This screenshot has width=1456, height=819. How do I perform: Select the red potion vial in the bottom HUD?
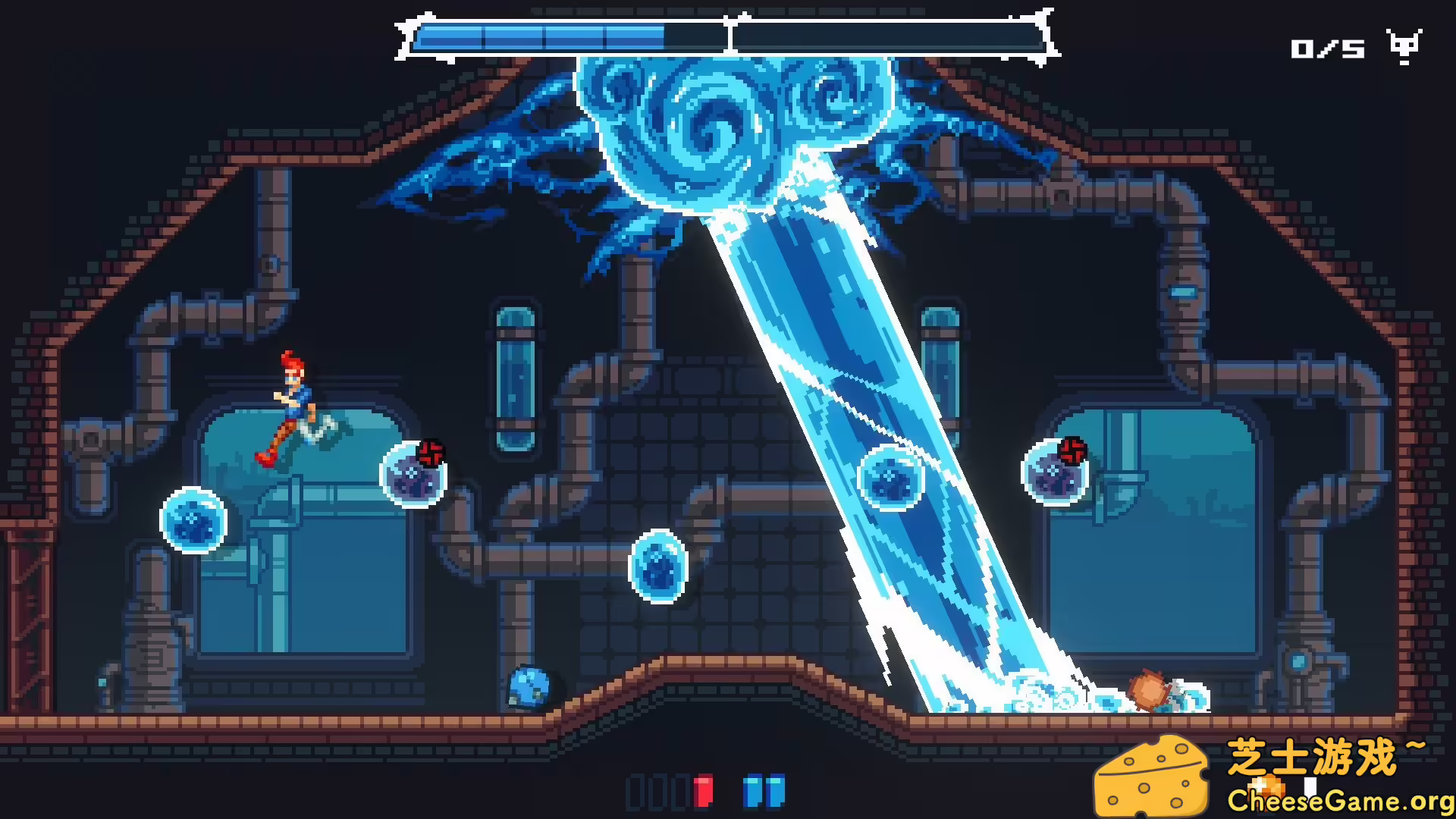click(x=703, y=792)
